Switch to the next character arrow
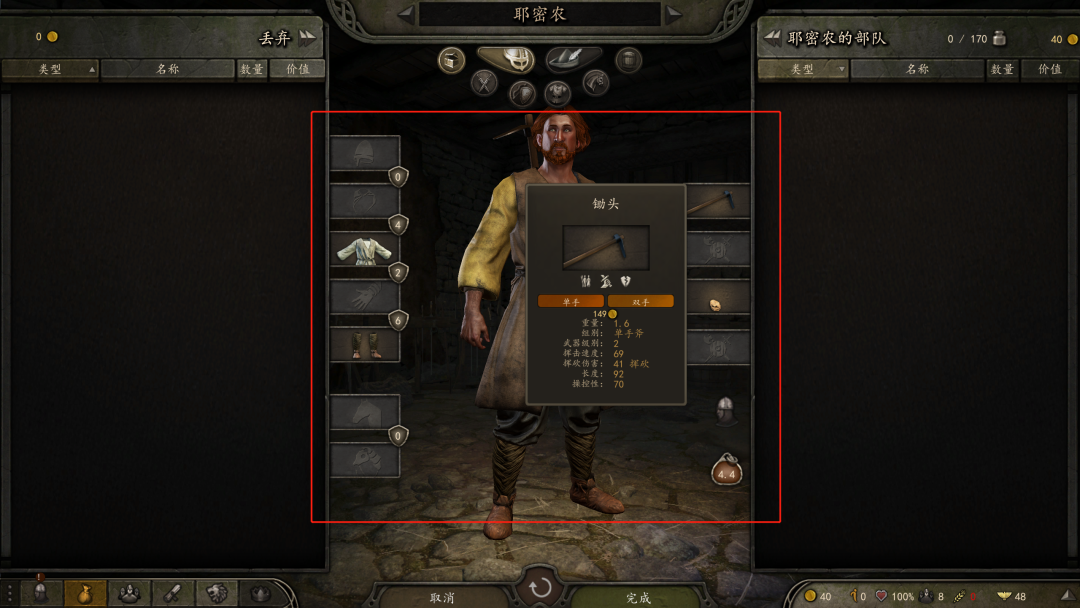The height and width of the screenshot is (608, 1080). (x=675, y=14)
